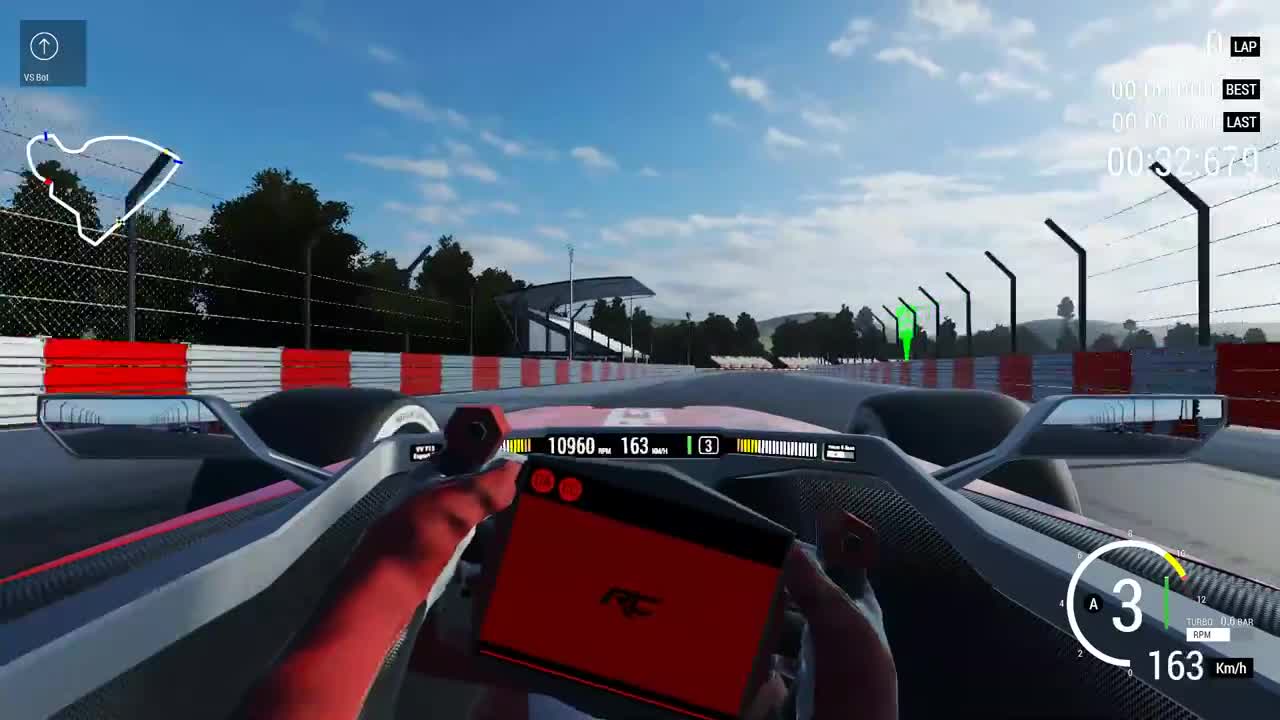Click the TURBO 0.0 BAR indicator
Screen dimensions: 1280x720
click(x=1222, y=622)
